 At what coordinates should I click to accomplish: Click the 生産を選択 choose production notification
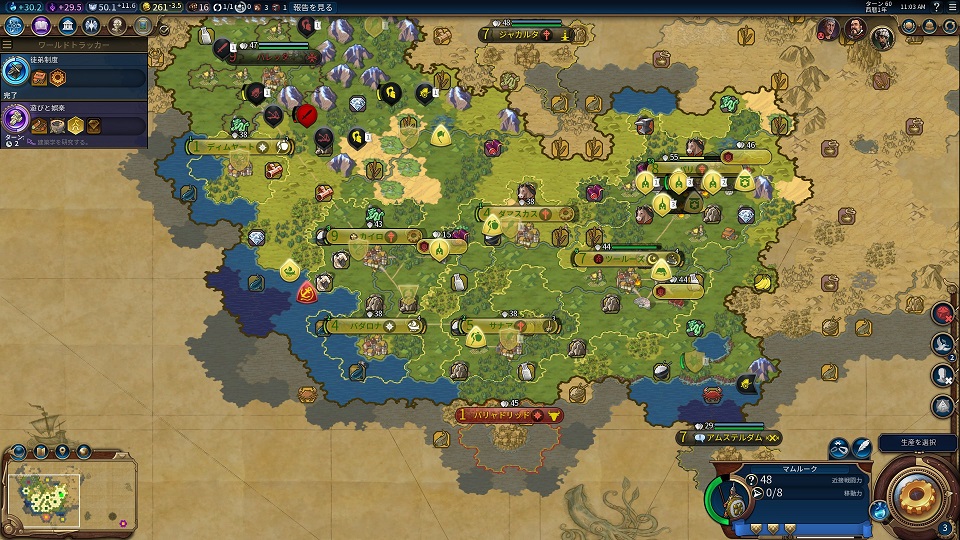[x=917, y=443]
